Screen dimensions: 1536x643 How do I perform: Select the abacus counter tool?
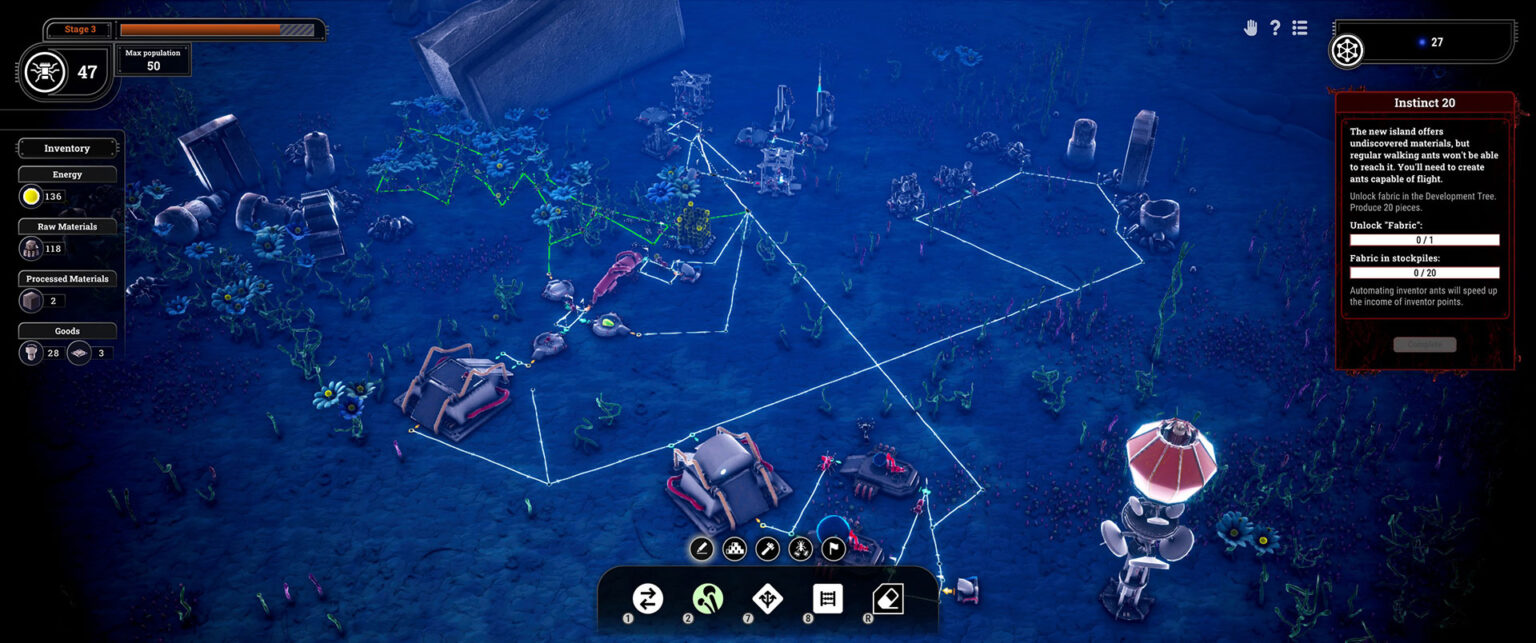827,599
